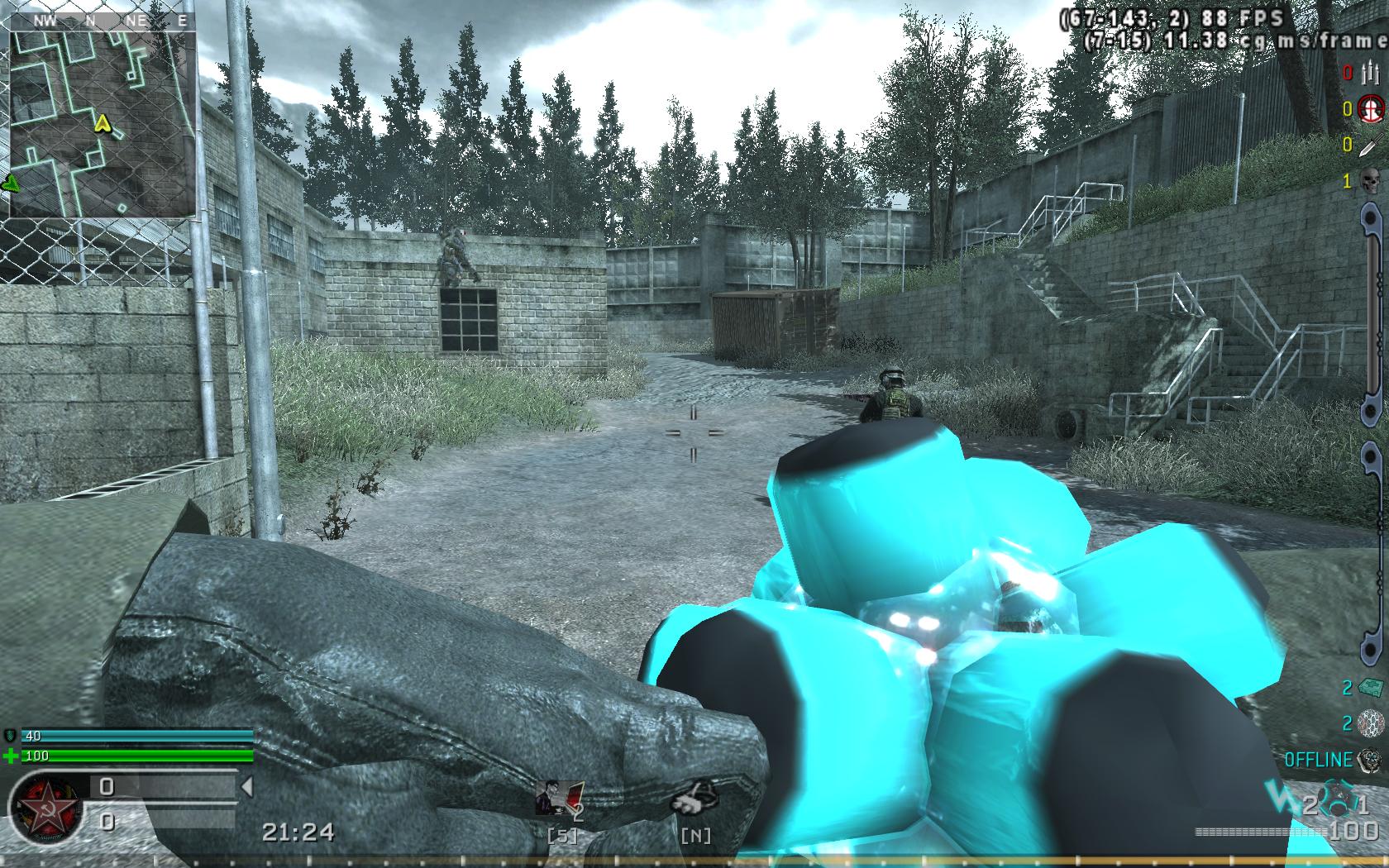The width and height of the screenshot is (1389, 868).
Task: Click the three bullets icon
Action: point(1368,73)
